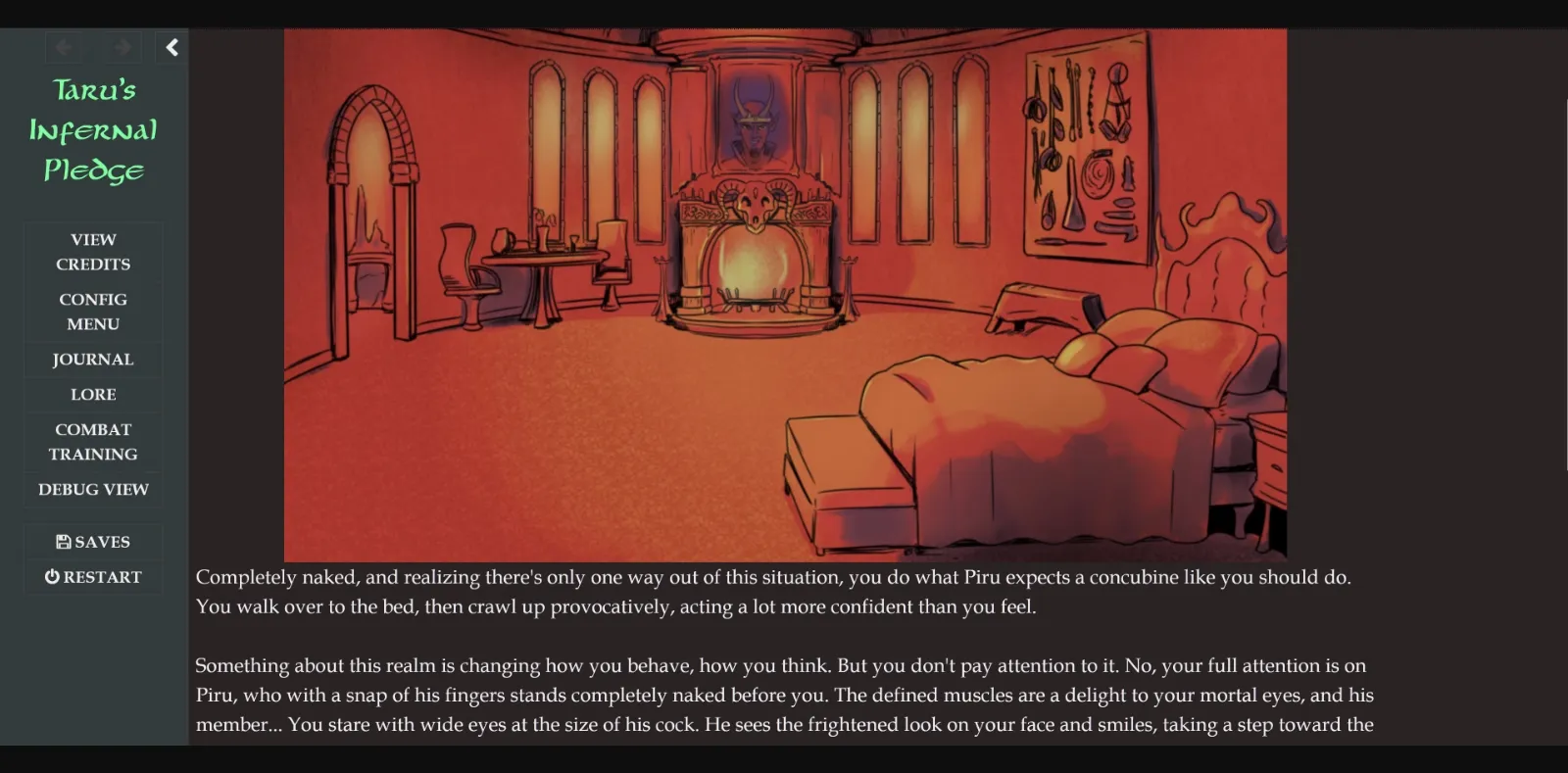
Task: Click the floppy disk icon next to SAVES
Action: (x=62, y=541)
